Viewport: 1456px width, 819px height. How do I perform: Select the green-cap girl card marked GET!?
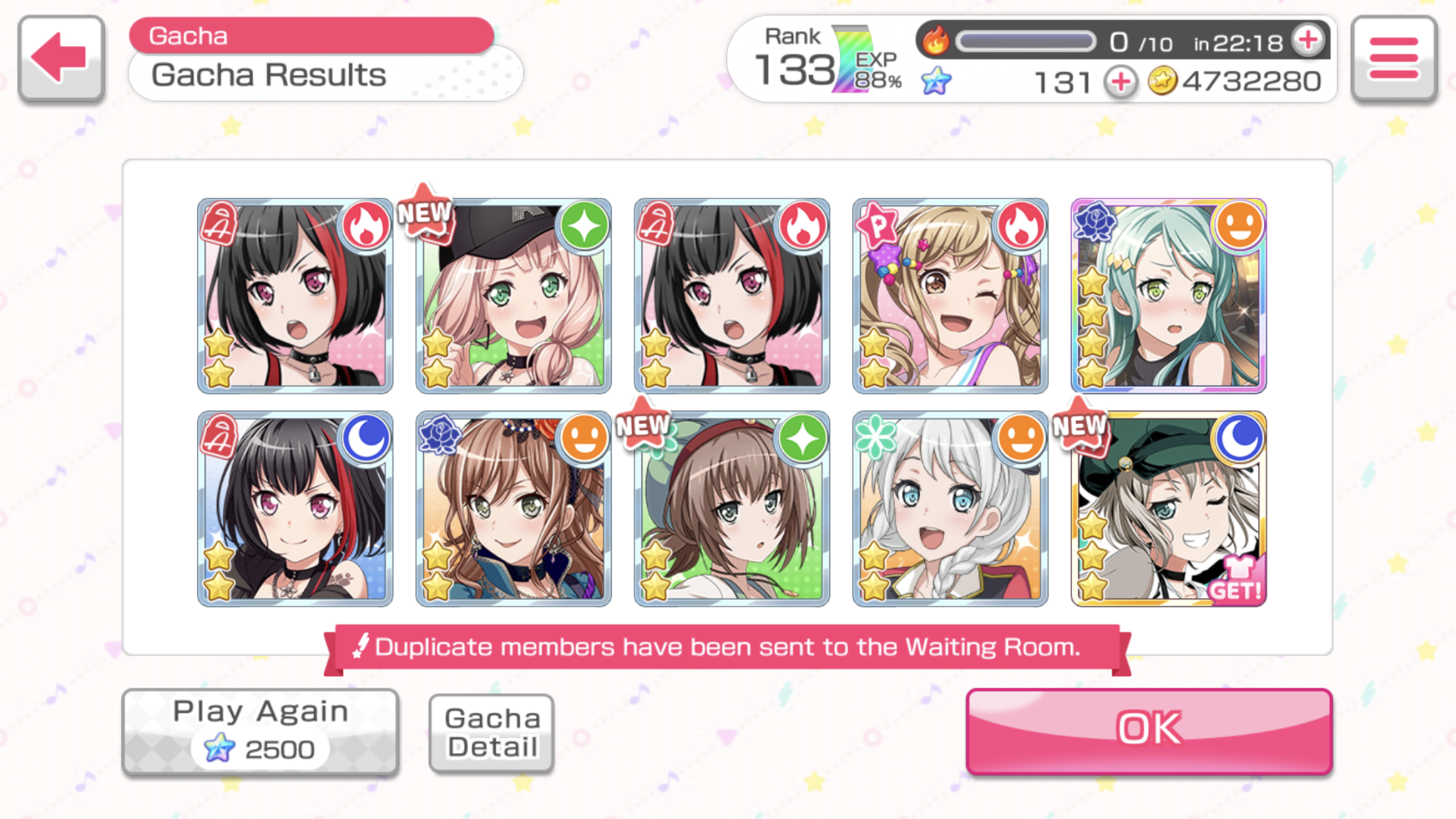point(1168,508)
